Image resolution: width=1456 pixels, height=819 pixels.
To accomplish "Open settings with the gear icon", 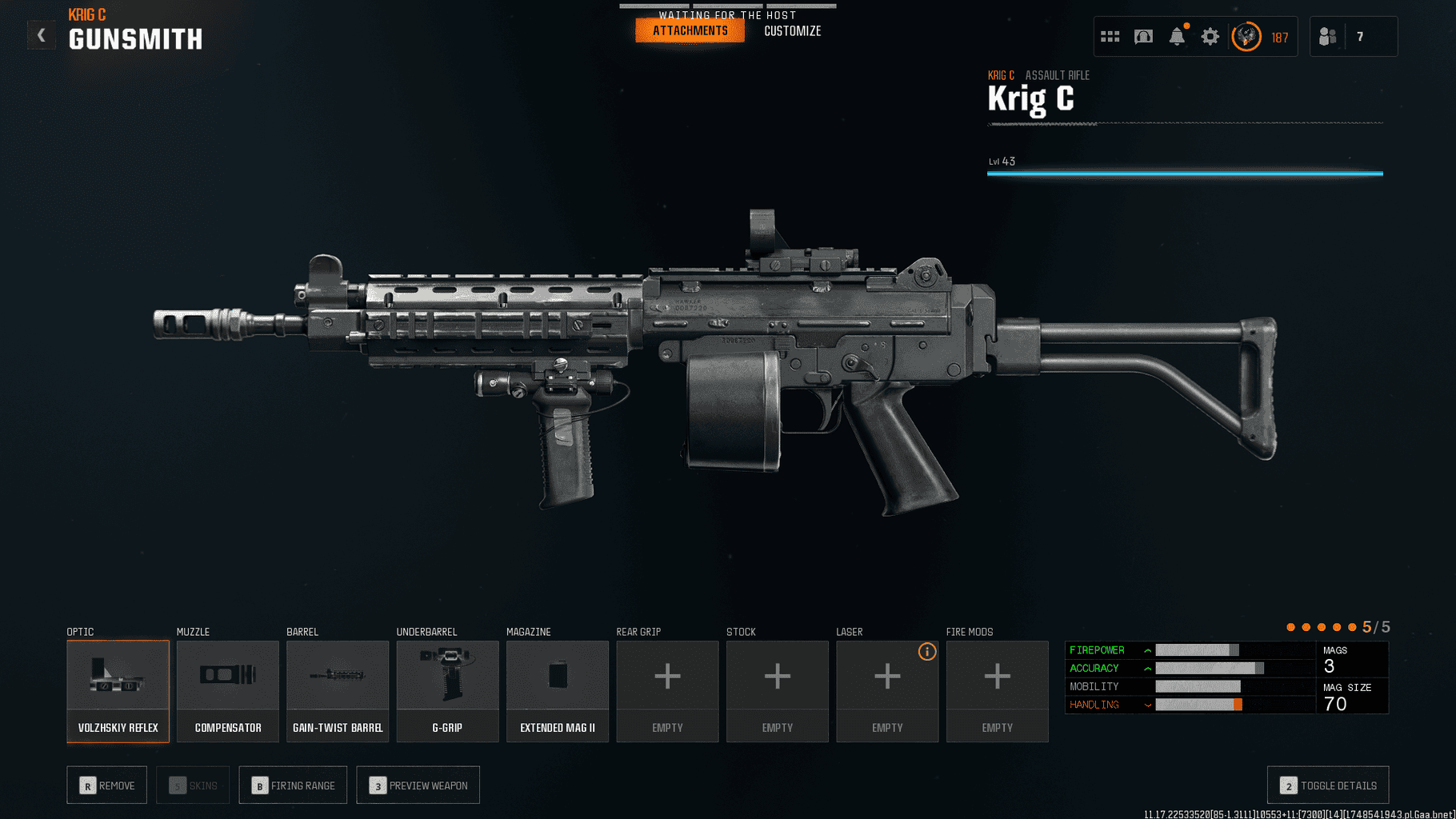I will (x=1210, y=36).
